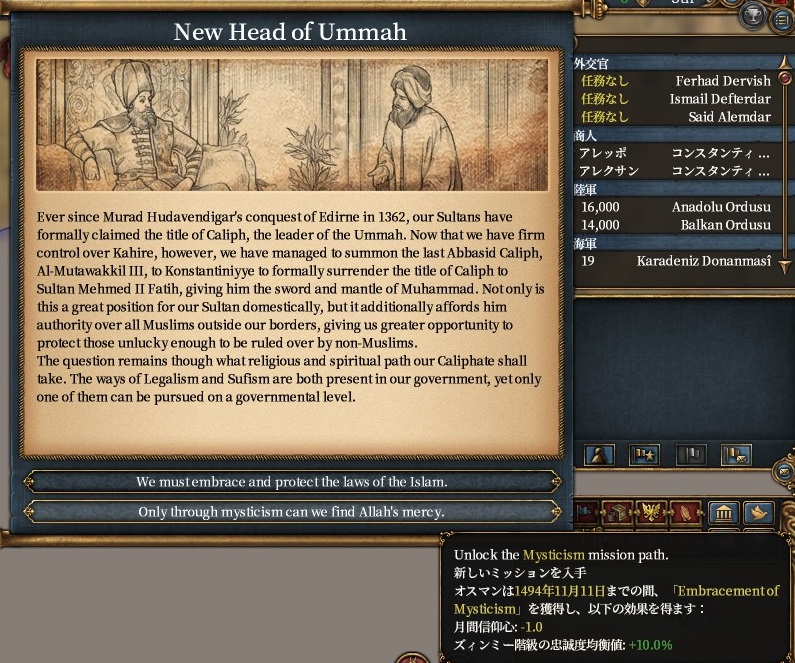The width and height of the screenshot is (795, 663).
Task: Click the person silhouette filter icon
Action: tap(599, 455)
